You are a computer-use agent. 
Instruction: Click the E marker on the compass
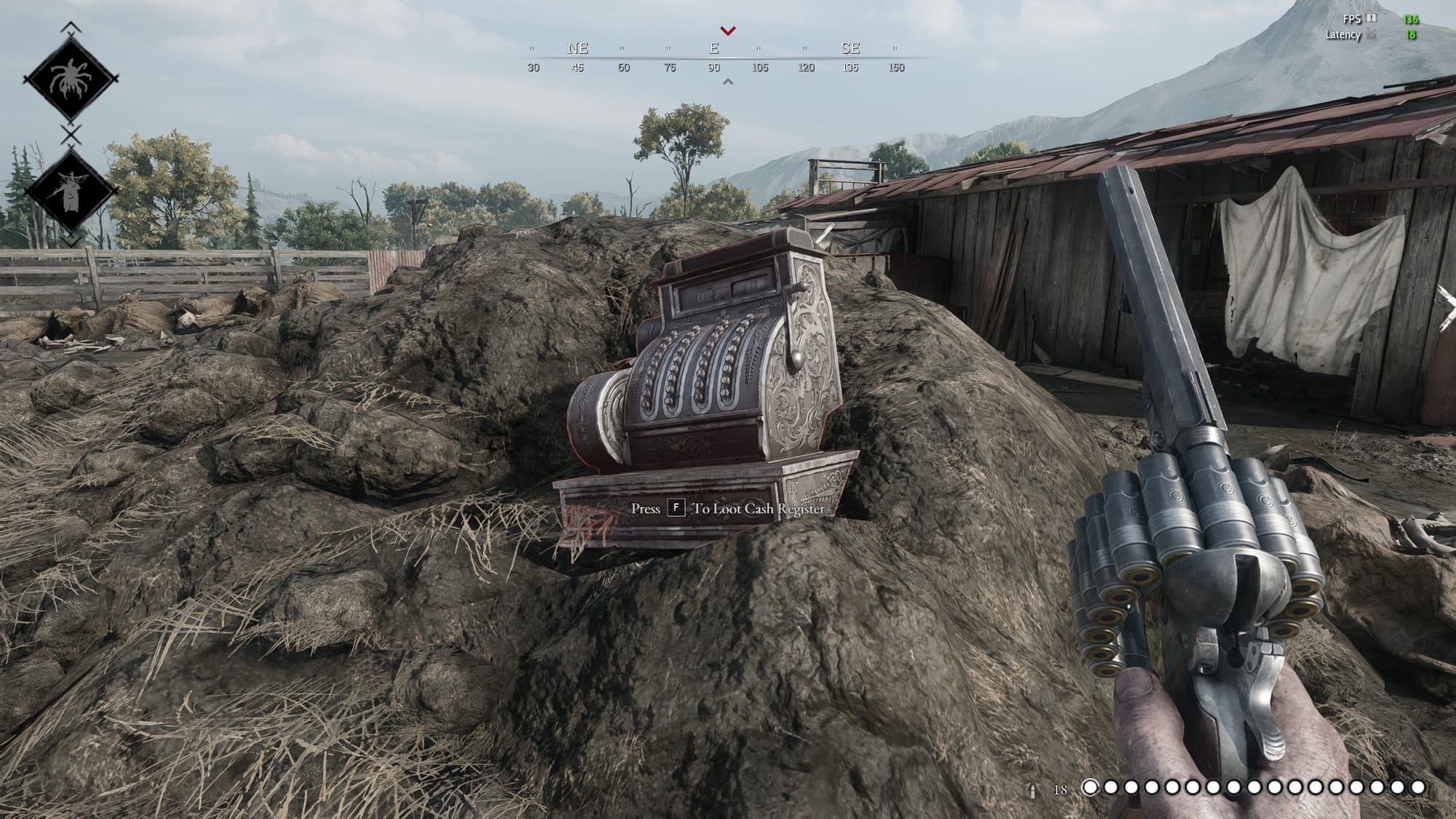716,48
